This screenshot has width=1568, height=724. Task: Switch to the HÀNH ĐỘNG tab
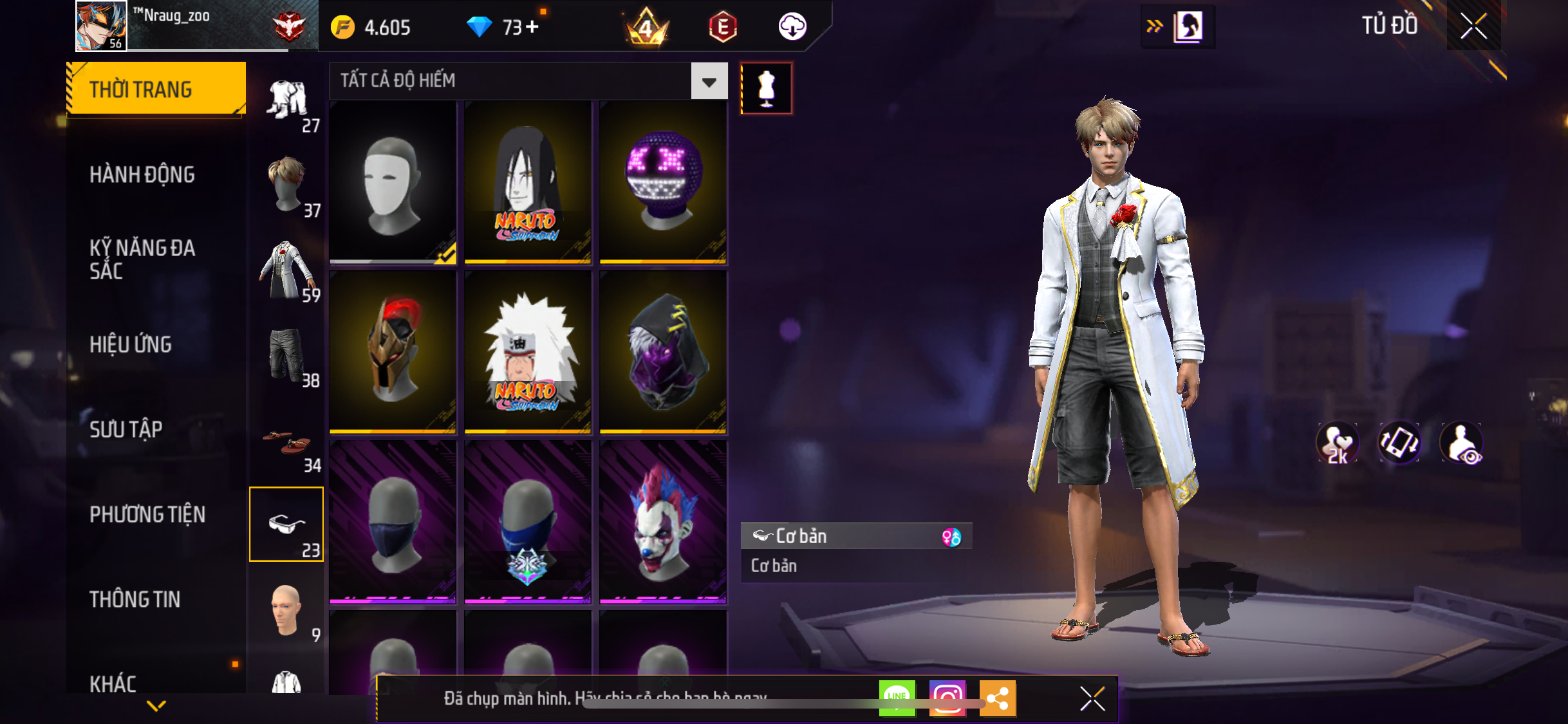pos(142,174)
